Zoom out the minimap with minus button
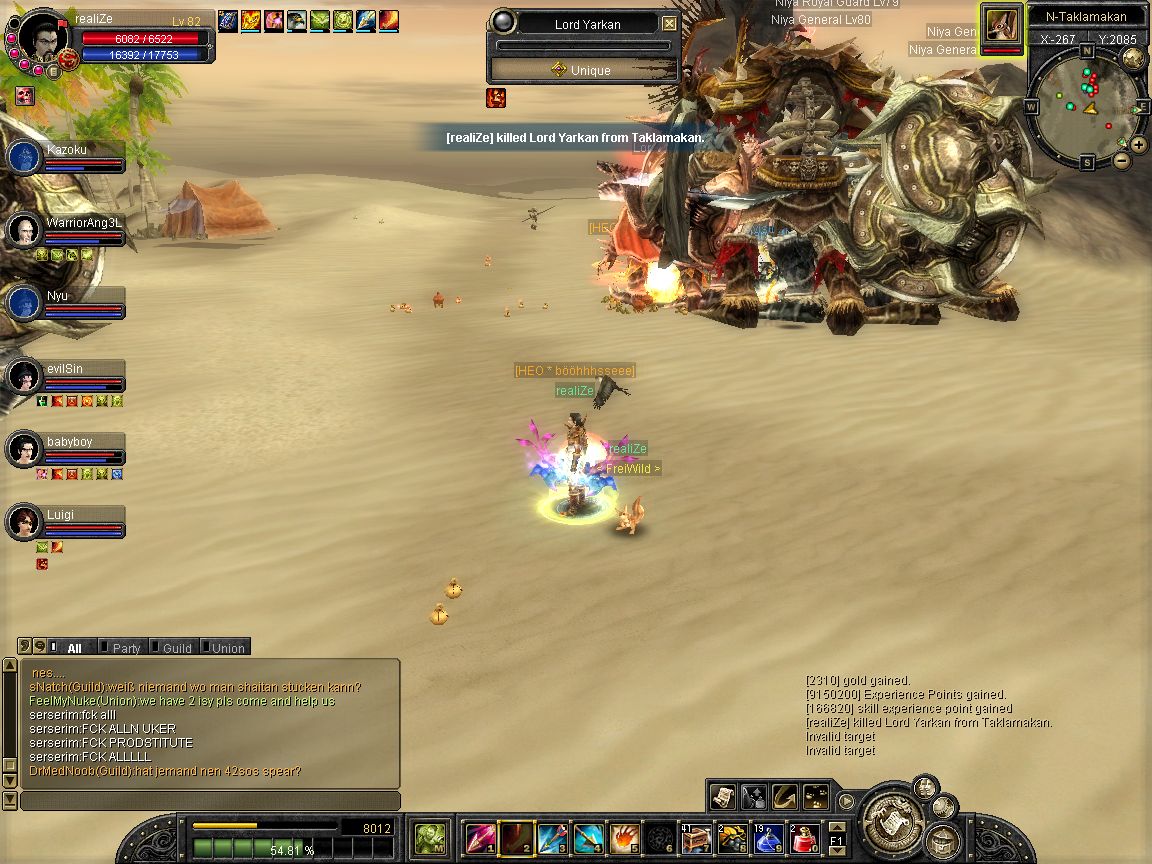 (1122, 160)
